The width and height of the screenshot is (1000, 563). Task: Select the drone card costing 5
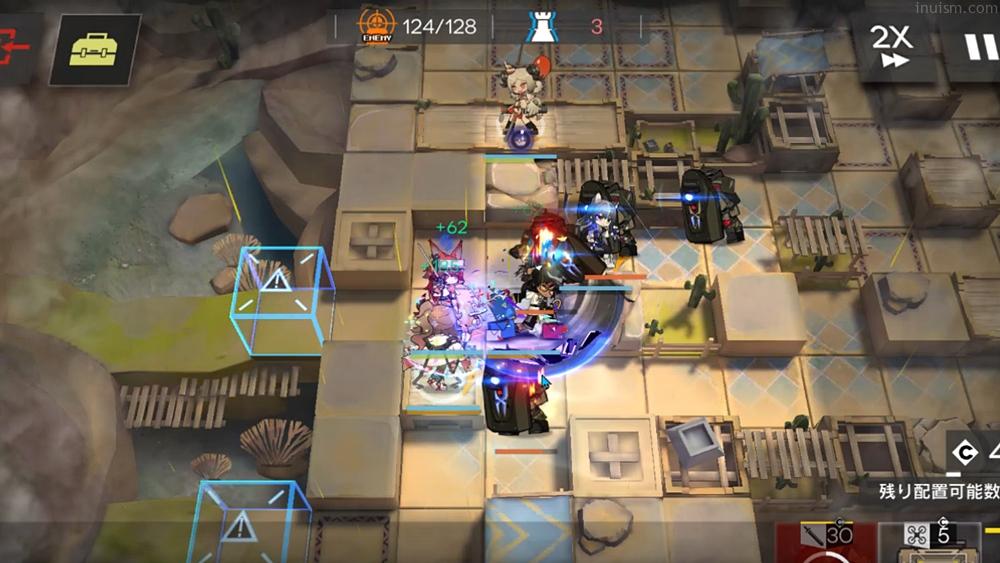[929, 541]
